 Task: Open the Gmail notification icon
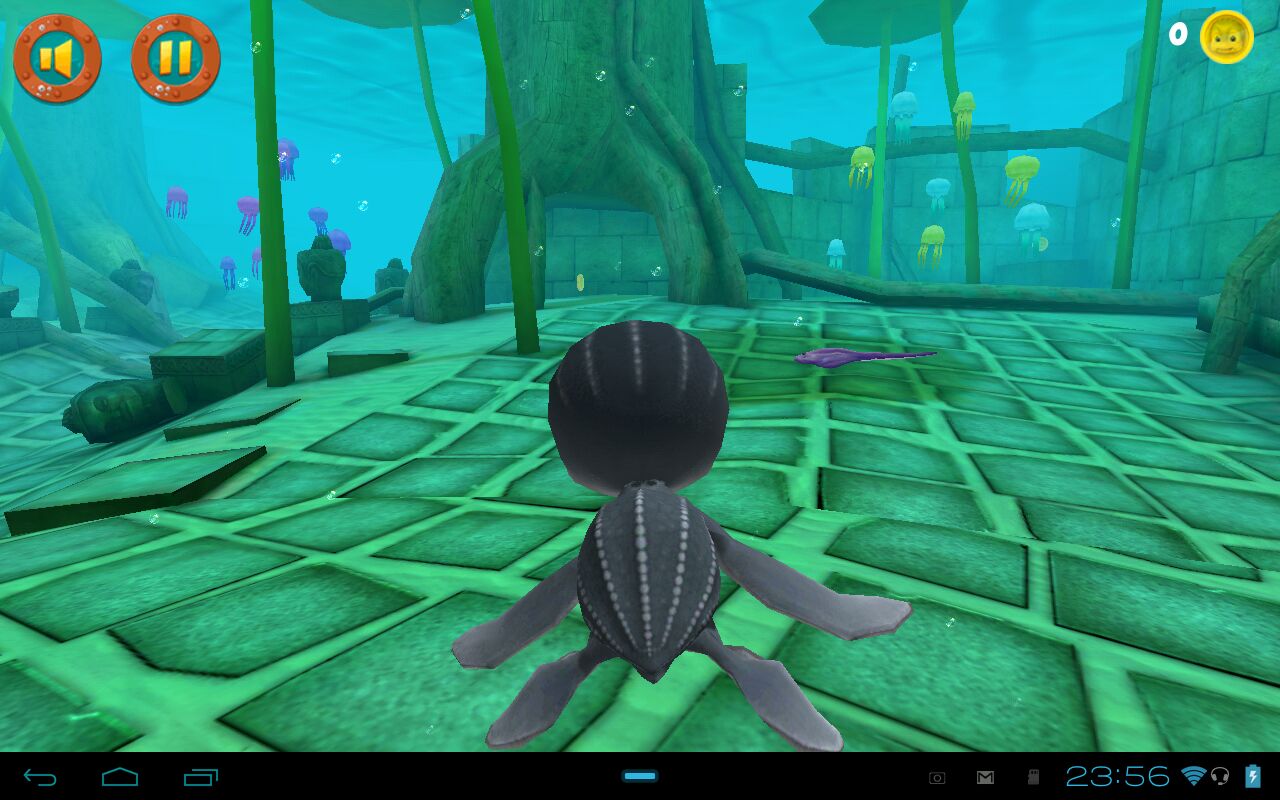tap(983, 775)
